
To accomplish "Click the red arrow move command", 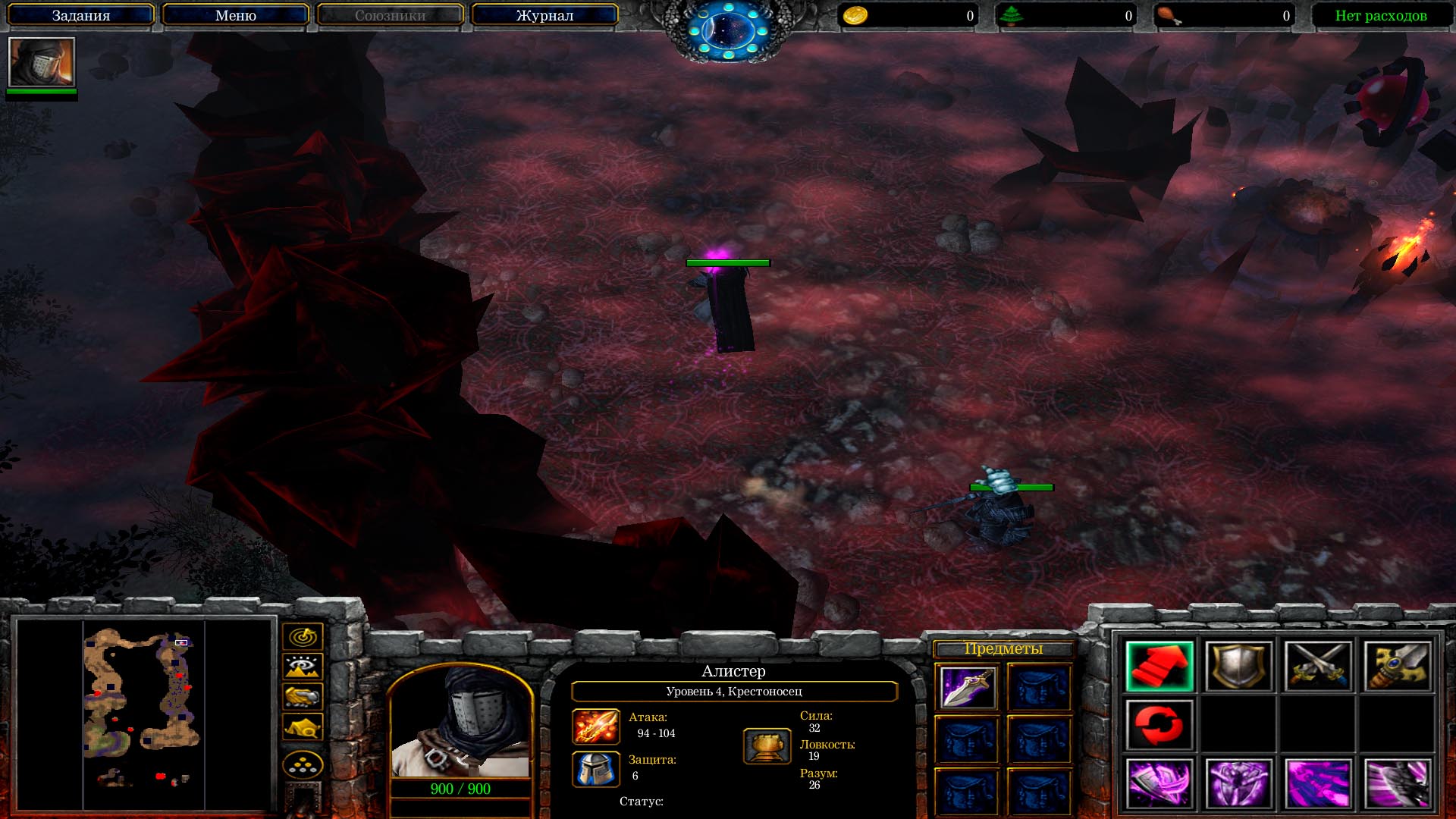I will (x=1159, y=667).
